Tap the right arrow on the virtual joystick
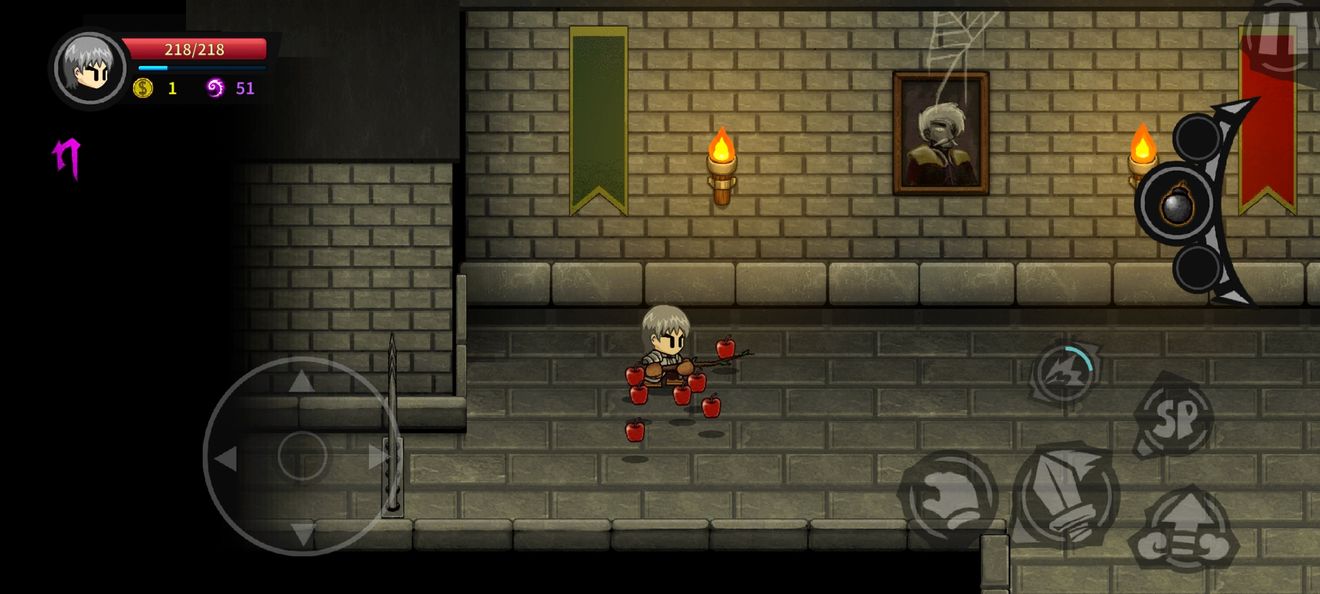1320x594 pixels. [378, 457]
